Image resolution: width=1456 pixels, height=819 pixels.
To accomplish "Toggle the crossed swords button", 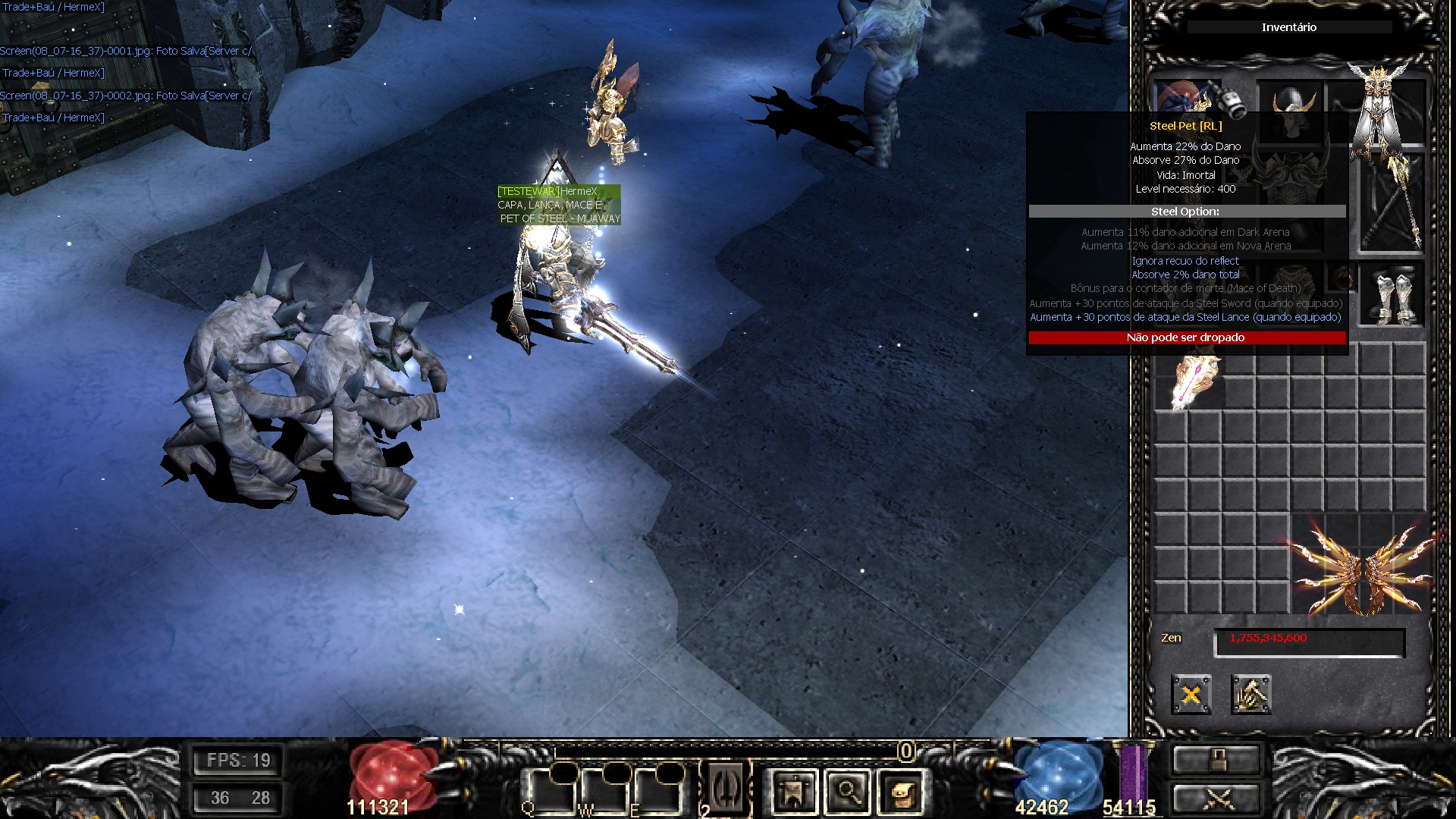I will 1216,799.
